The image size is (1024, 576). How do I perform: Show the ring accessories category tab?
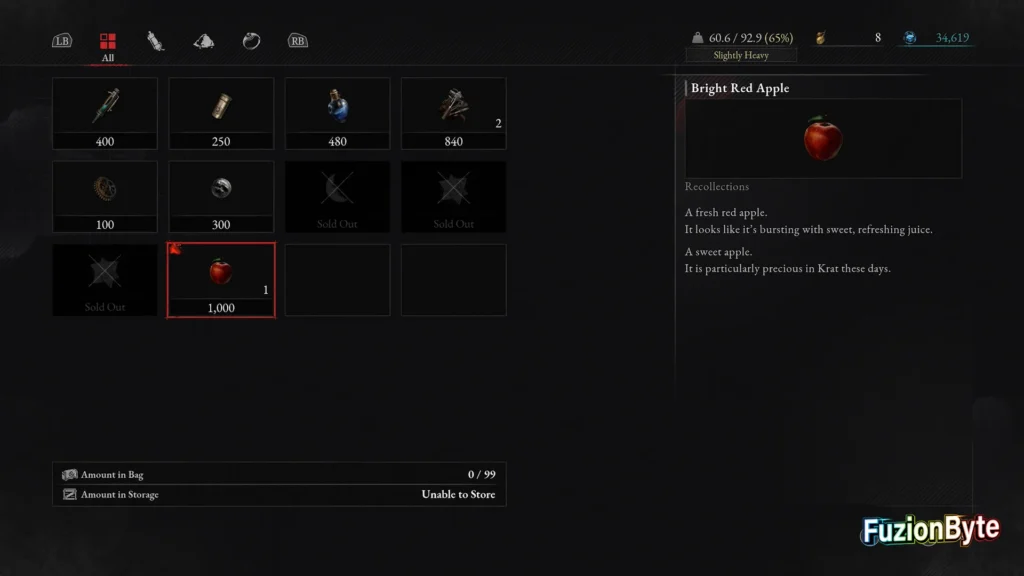point(251,41)
